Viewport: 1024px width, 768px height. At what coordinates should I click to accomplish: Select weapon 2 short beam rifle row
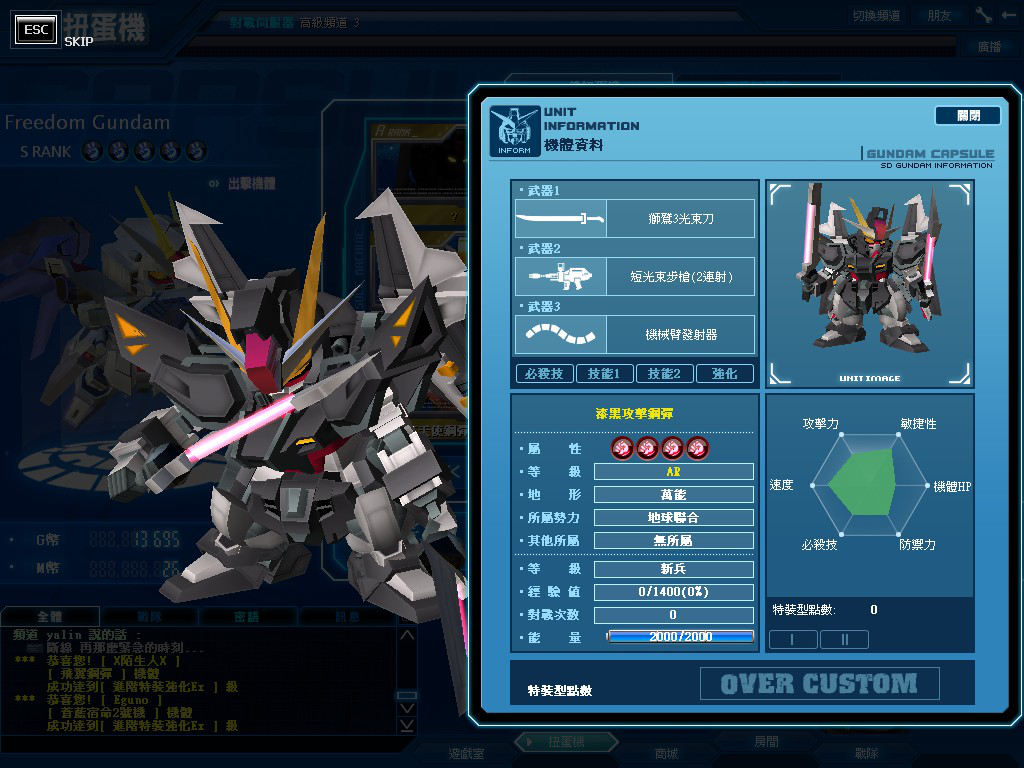point(634,276)
